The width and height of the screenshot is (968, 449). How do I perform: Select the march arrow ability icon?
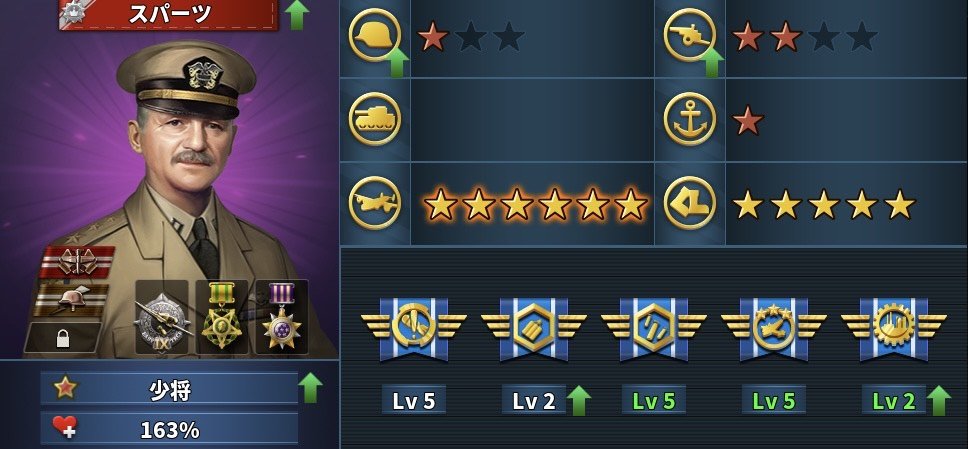click(x=689, y=203)
